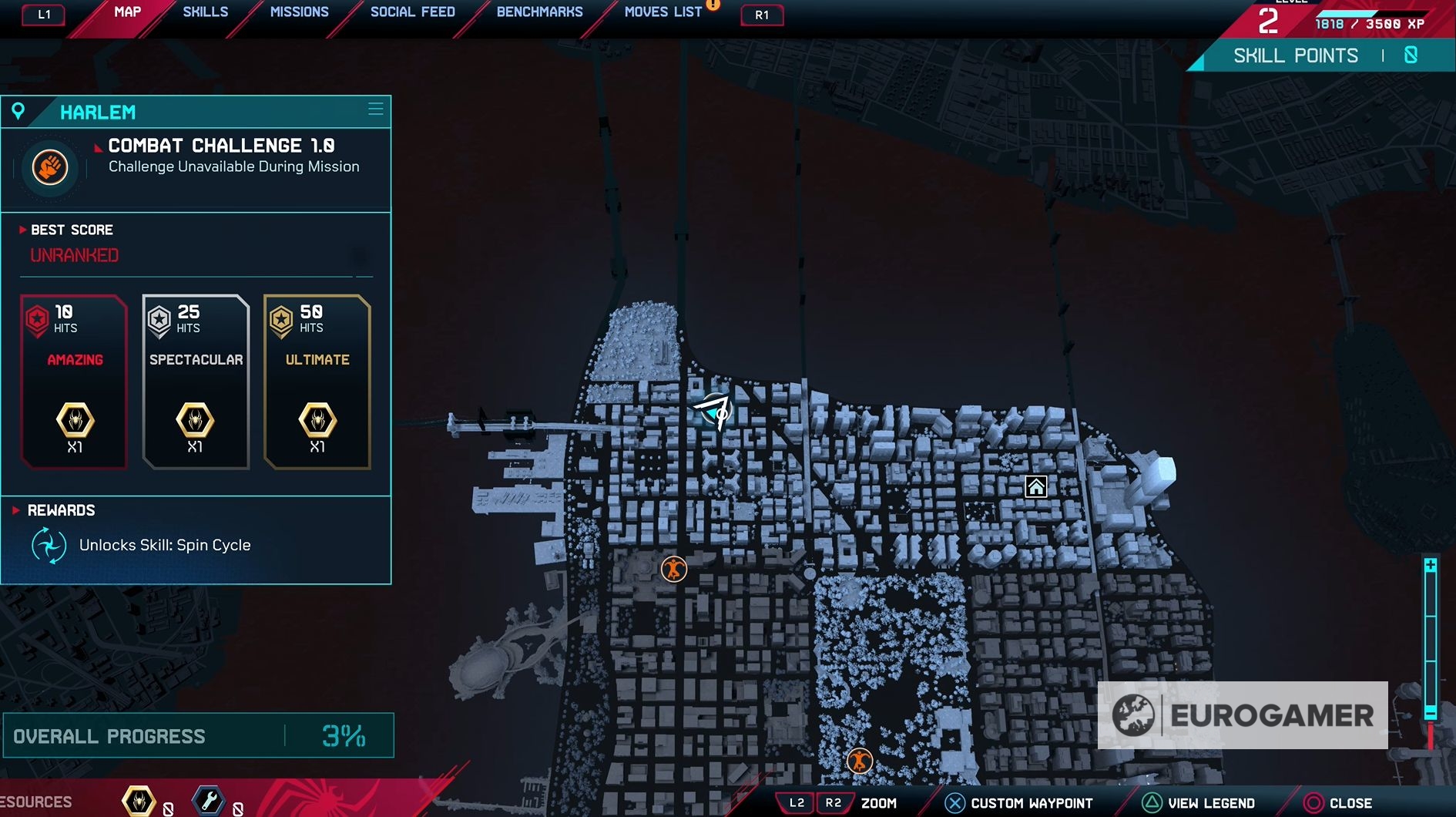Open the Missions tab
1456x817 pixels.
[299, 12]
